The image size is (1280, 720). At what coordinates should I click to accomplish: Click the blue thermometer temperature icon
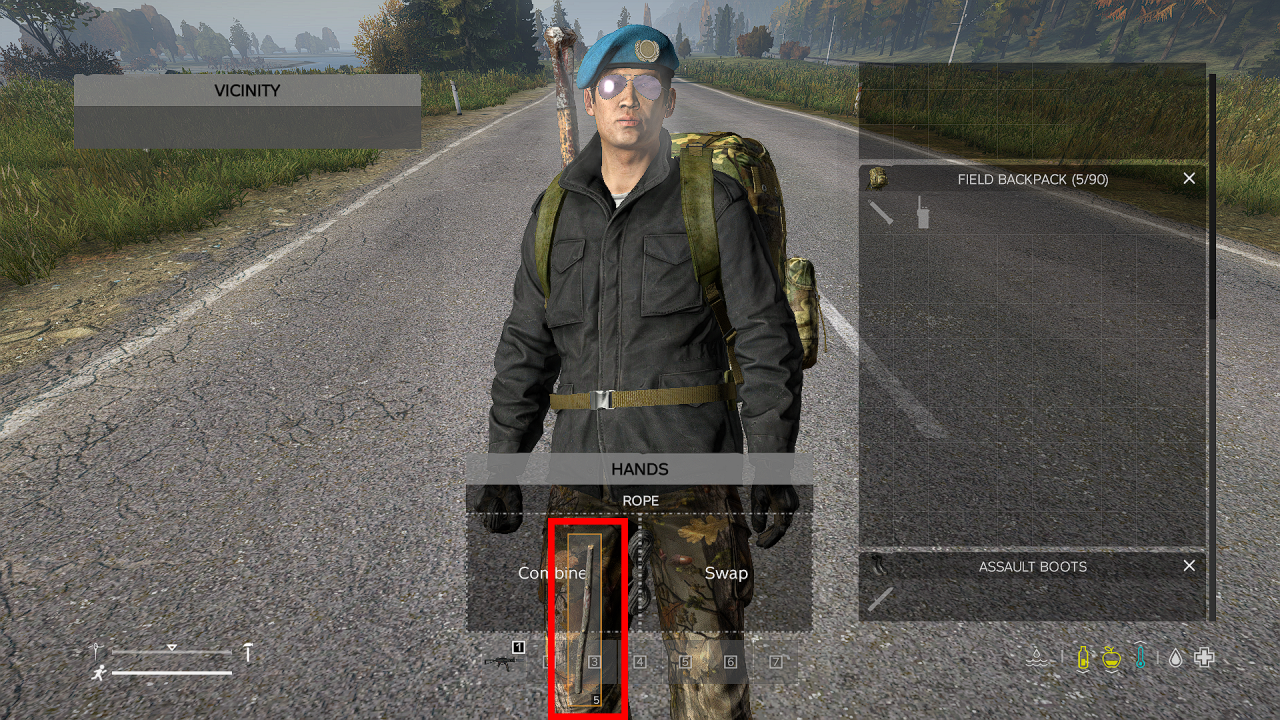(1141, 658)
